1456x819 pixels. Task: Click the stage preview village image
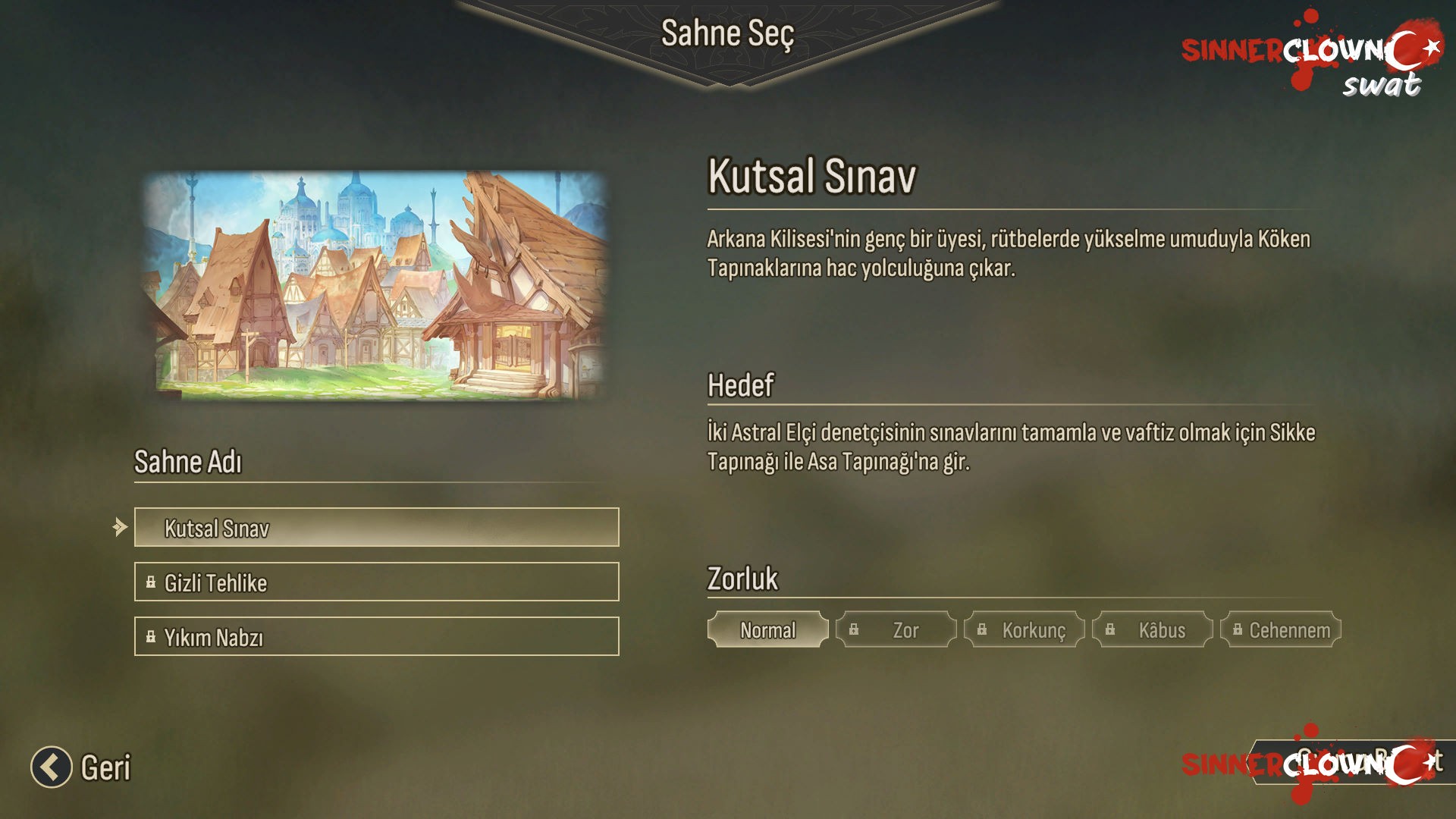coord(377,285)
